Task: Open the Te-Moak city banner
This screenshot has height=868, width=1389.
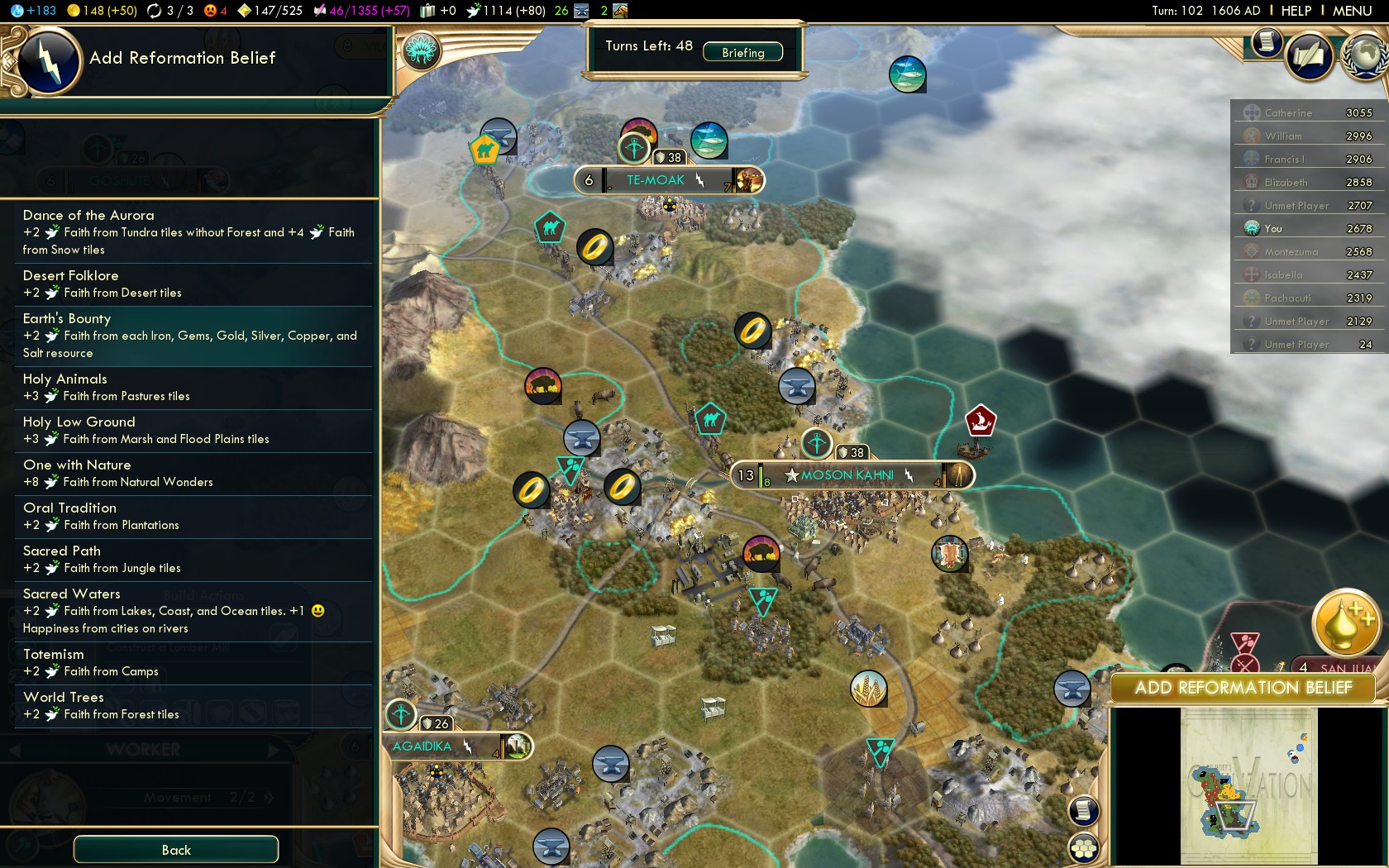Action: (656, 180)
